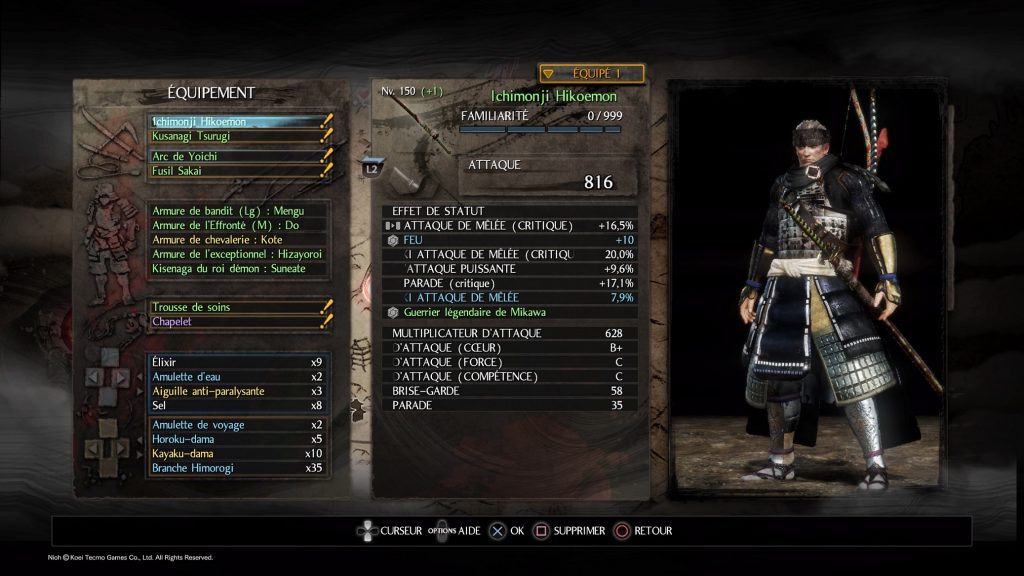Choose the Sel shortcut item
The height and width of the screenshot is (576, 1024).
(x=236, y=405)
